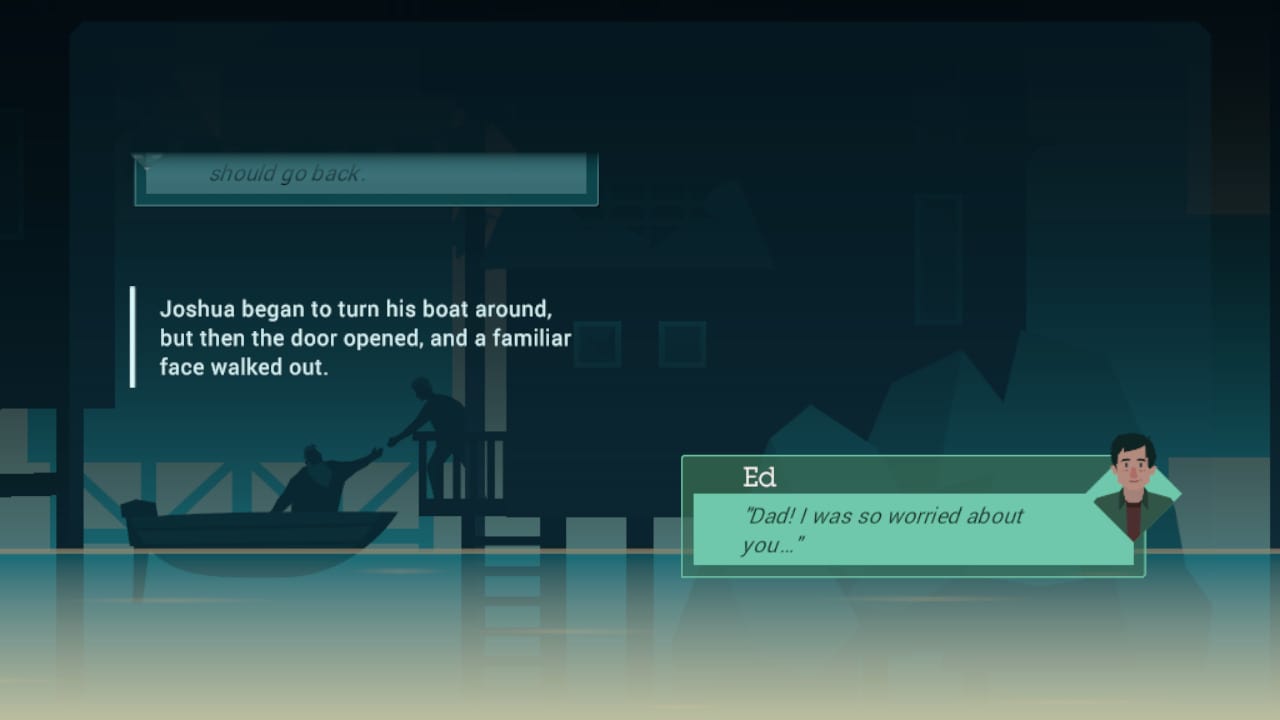The image size is (1280, 720).
Task: Select Ed's name label on the dialogue box
Action: click(x=760, y=477)
